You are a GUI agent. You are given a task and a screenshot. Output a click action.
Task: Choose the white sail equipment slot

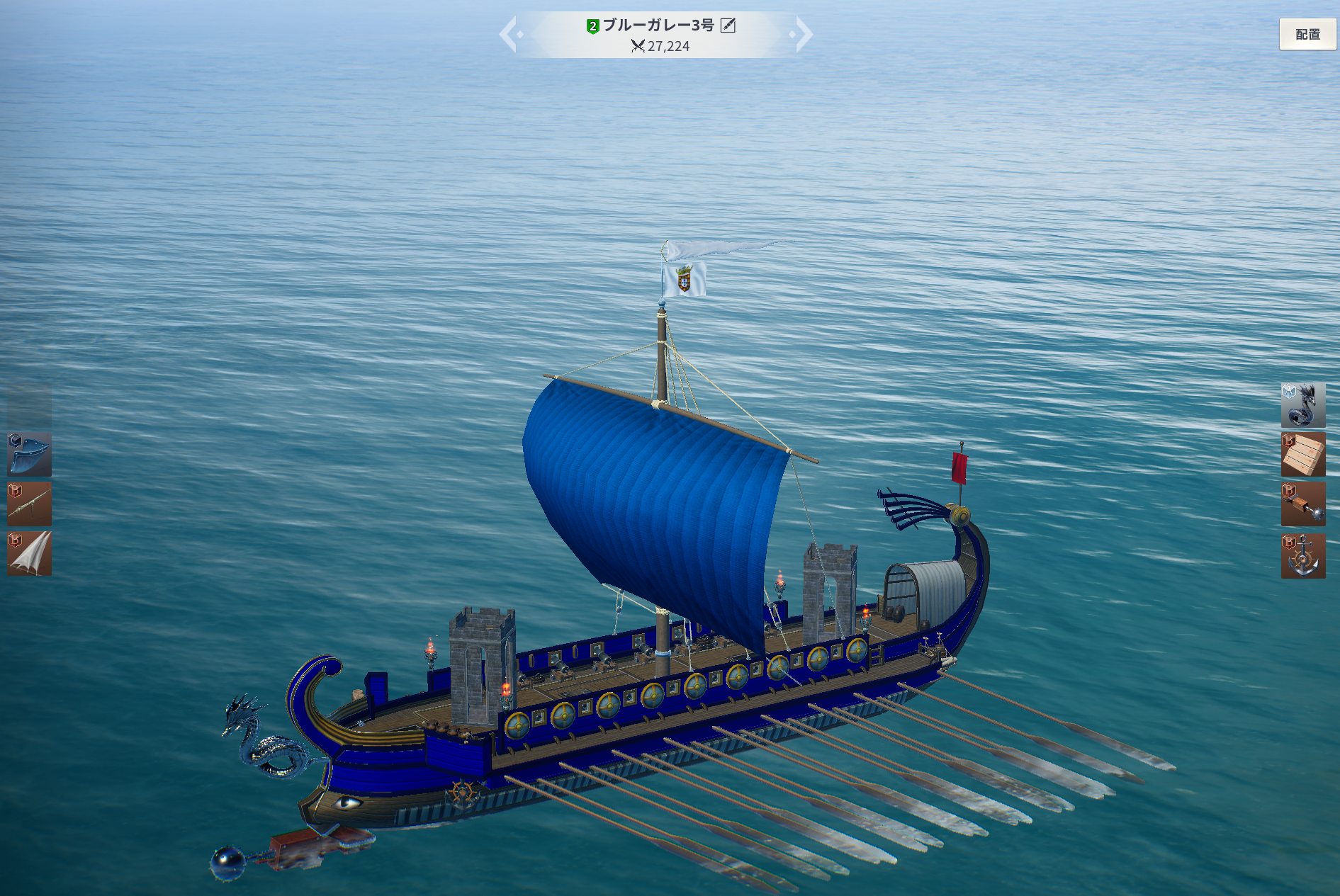30,554
